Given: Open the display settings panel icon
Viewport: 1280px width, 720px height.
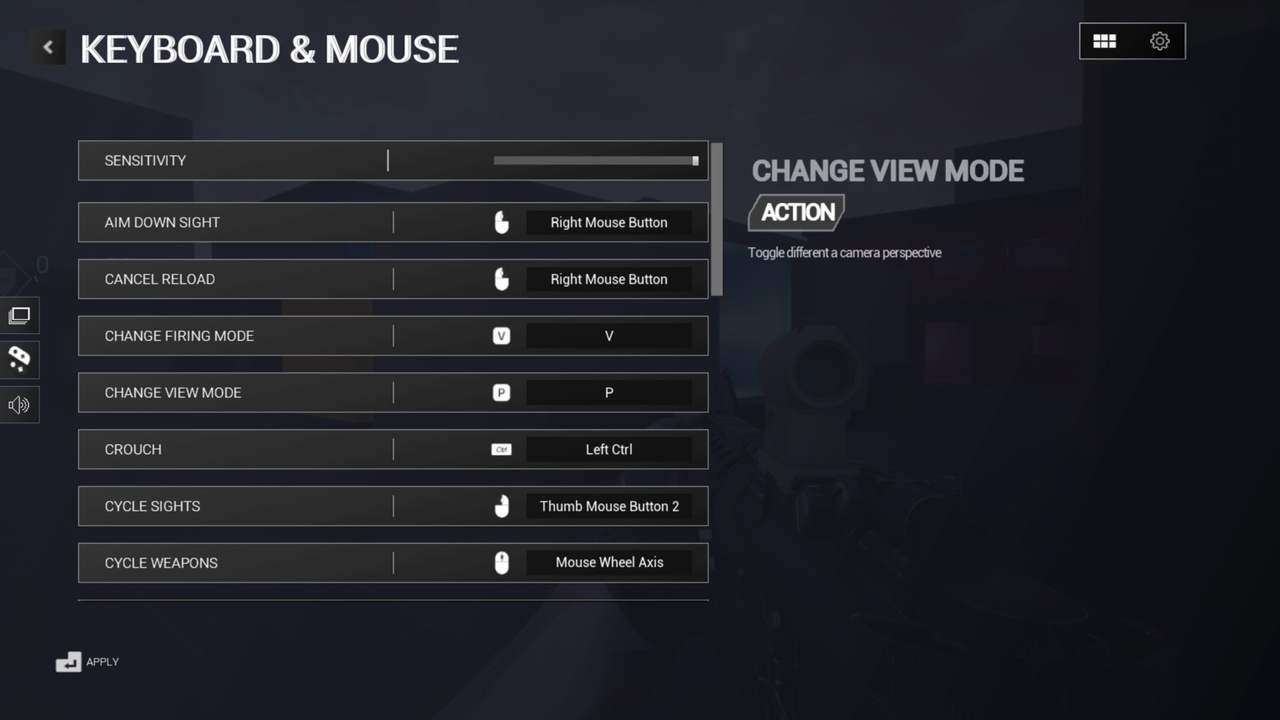Looking at the screenshot, I should pyautogui.click(x=20, y=315).
